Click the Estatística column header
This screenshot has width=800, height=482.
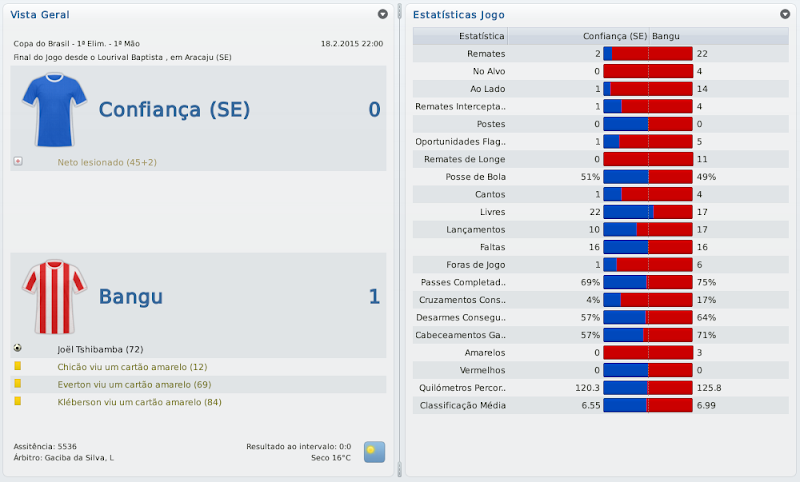point(480,36)
